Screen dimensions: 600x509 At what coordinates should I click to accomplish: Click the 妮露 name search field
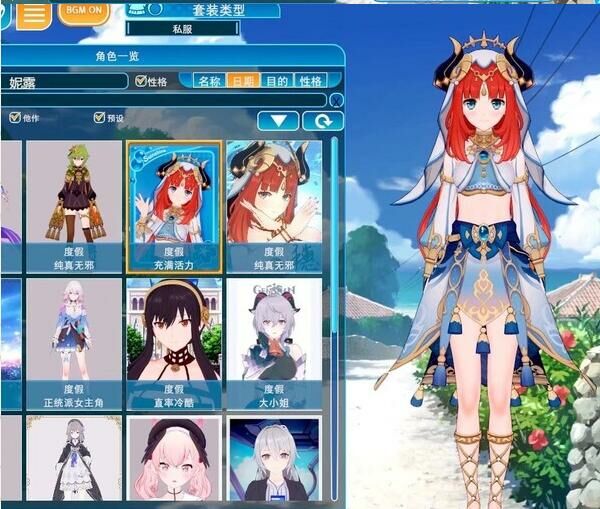point(65,81)
